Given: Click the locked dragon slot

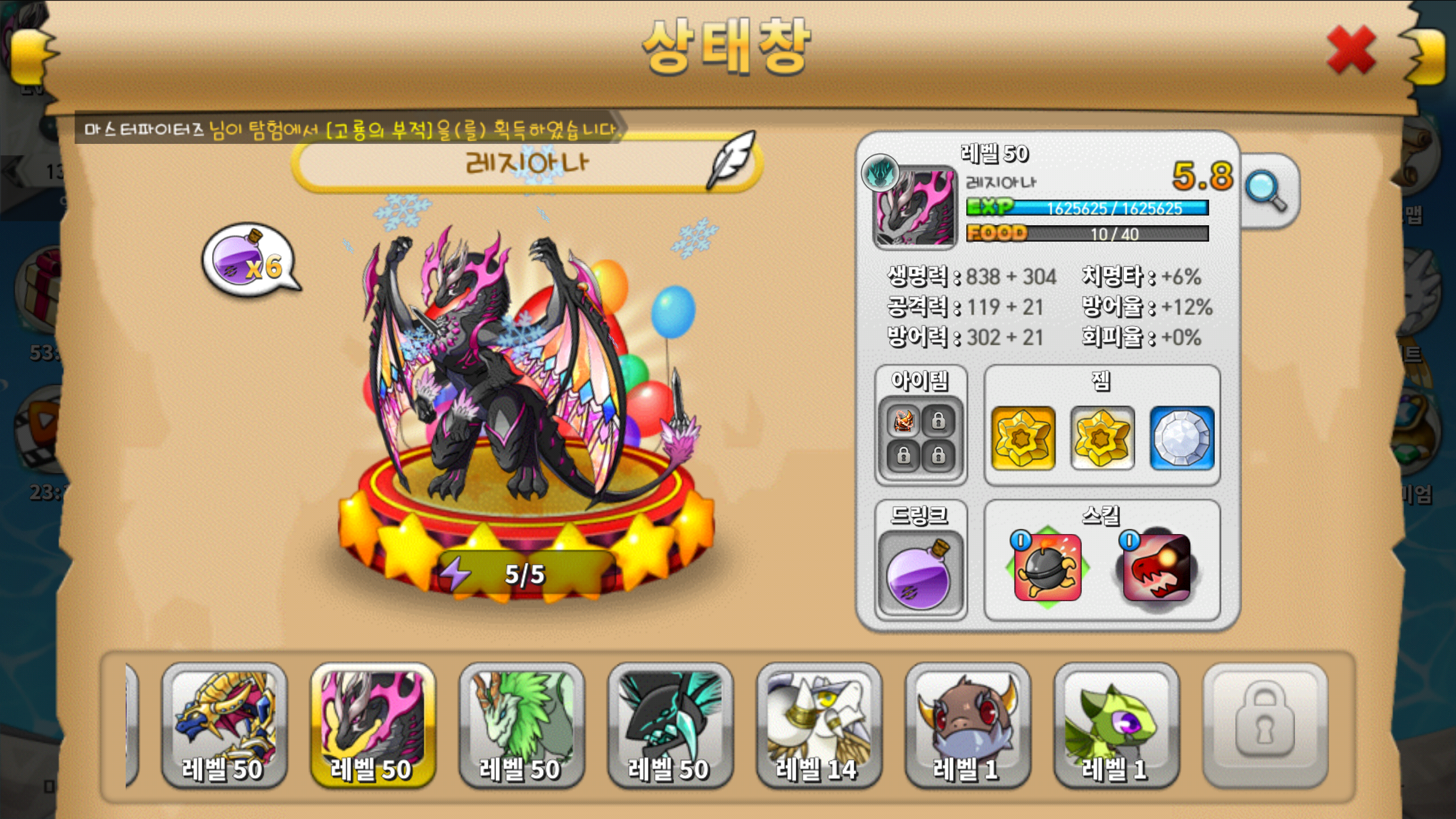Looking at the screenshot, I should [1265, 725].
